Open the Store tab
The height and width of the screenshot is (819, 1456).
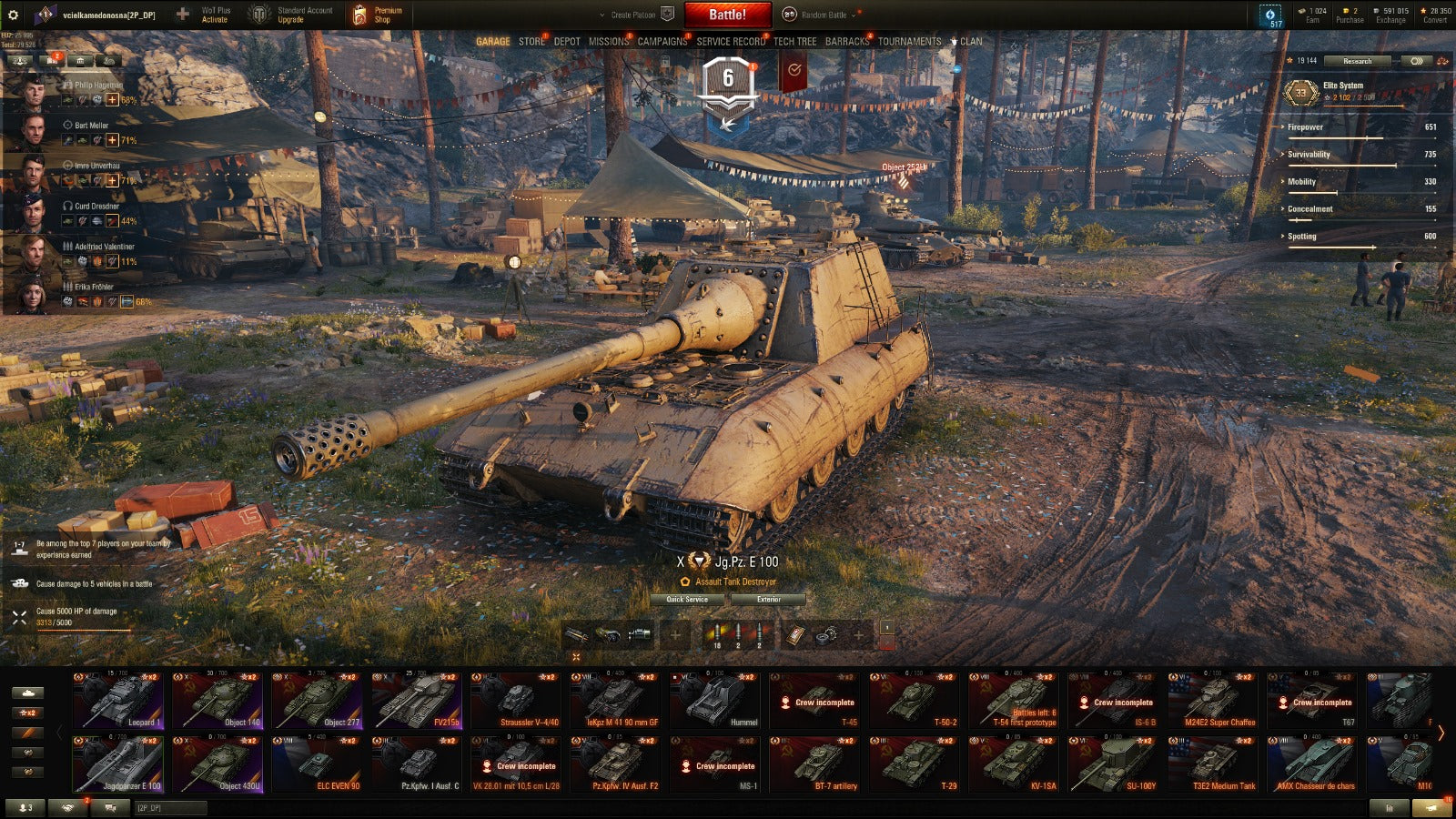point(531,42)
